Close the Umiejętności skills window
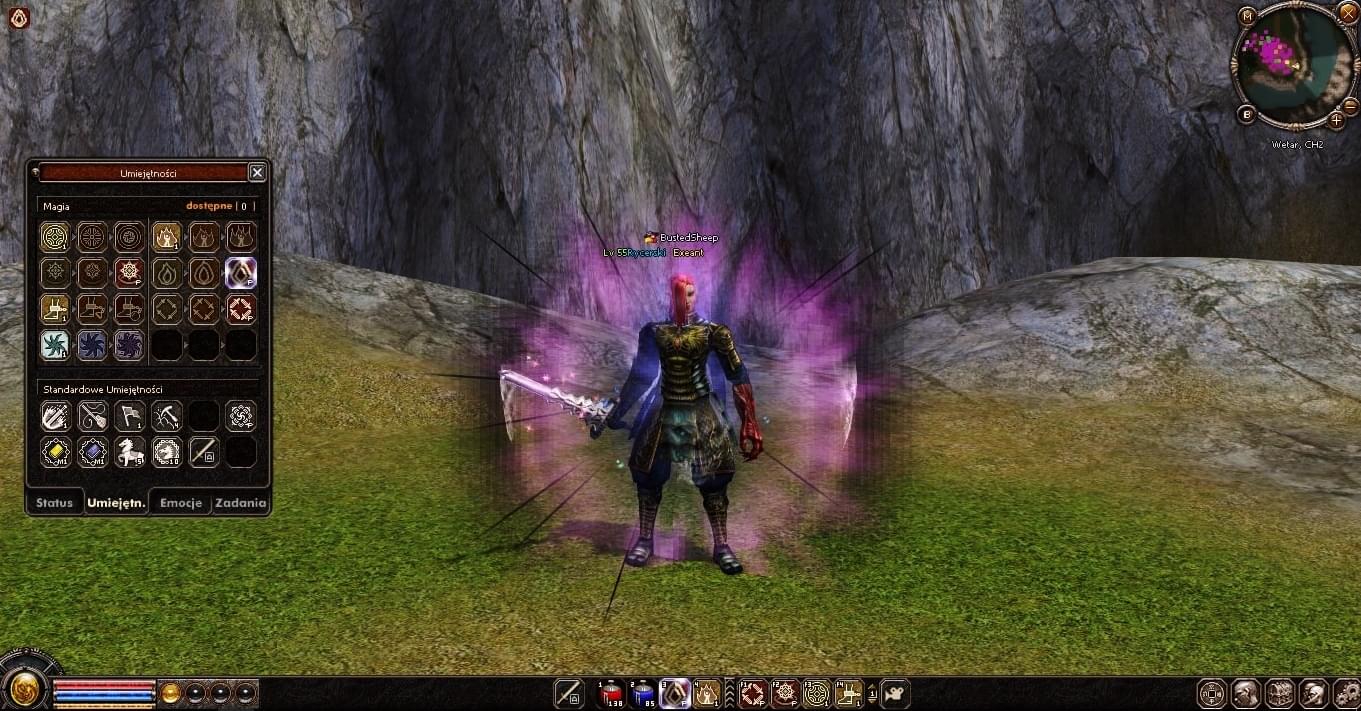This screenshot has height=711, width=1361. tap(257, 173)
